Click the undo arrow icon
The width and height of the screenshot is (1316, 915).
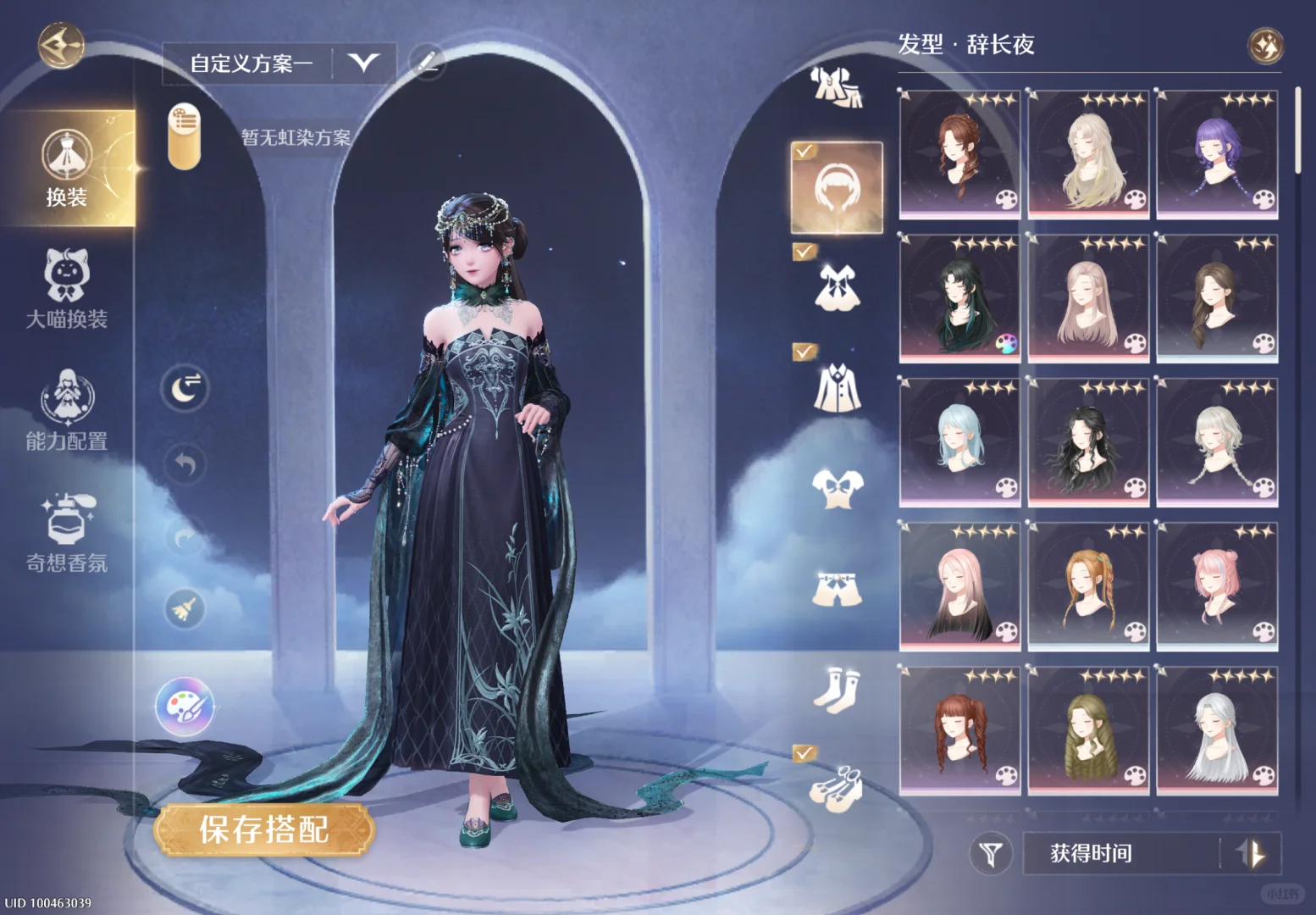pyautogui.click(x=185, y=462)
